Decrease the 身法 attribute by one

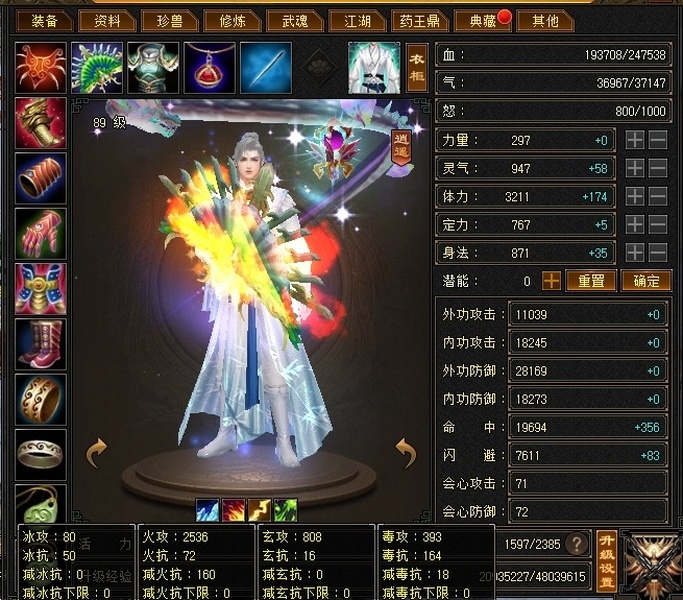pyautogui.click(x=658, y=253)
